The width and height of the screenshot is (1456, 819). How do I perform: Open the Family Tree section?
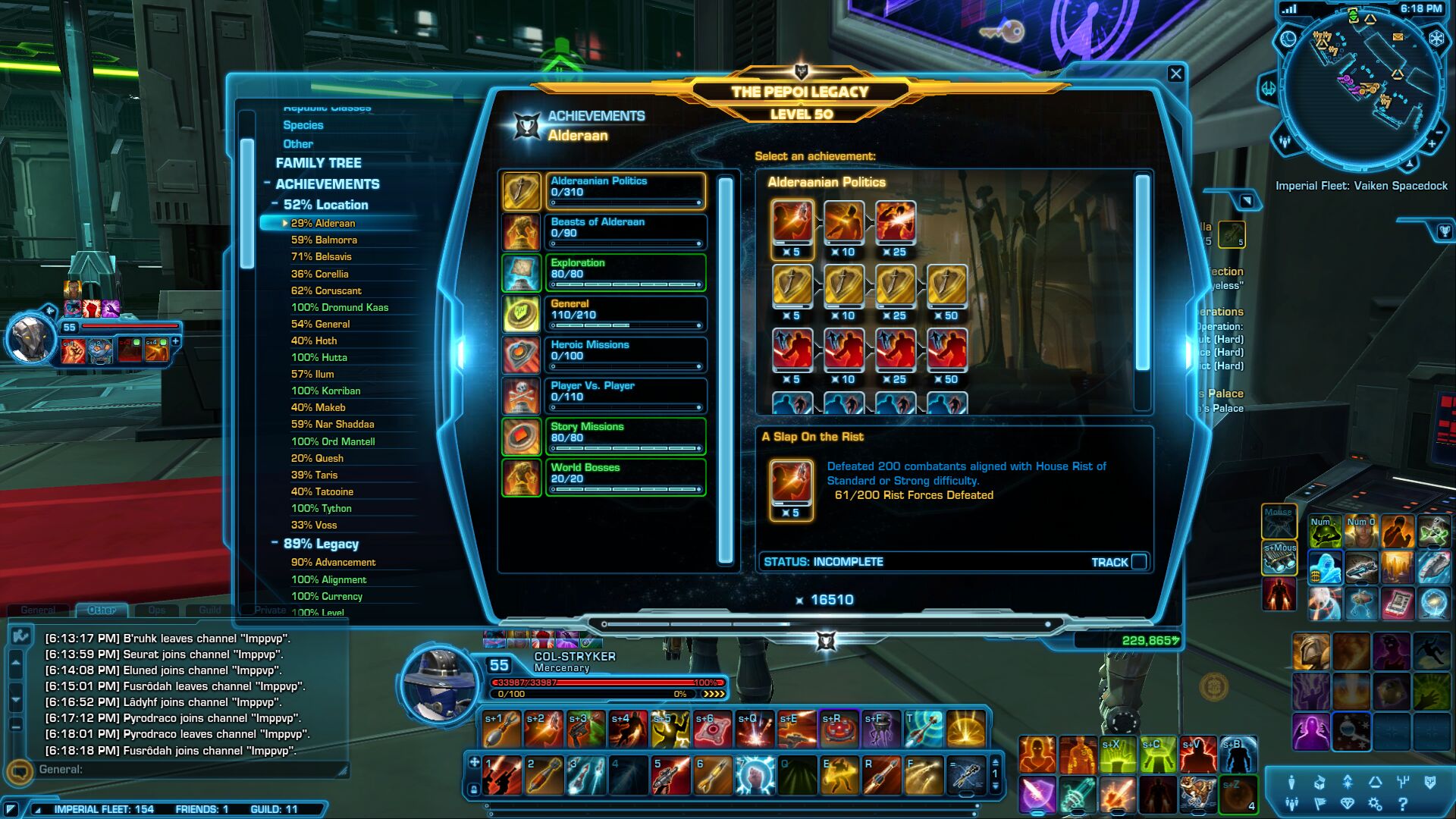(318, 163)
